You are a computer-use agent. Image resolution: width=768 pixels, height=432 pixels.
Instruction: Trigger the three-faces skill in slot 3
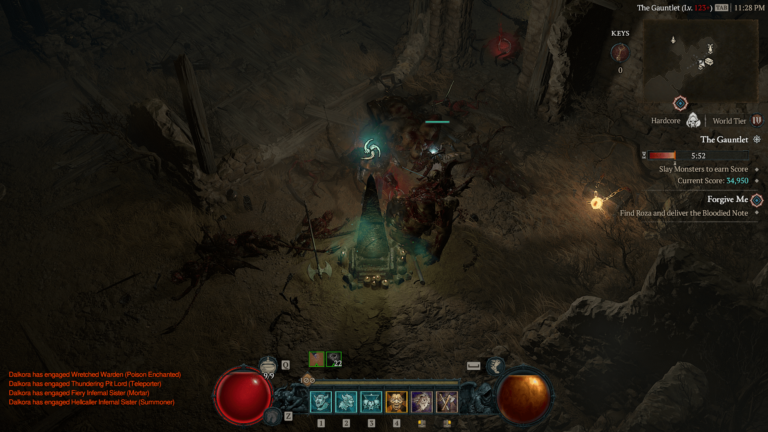[371, 402]
